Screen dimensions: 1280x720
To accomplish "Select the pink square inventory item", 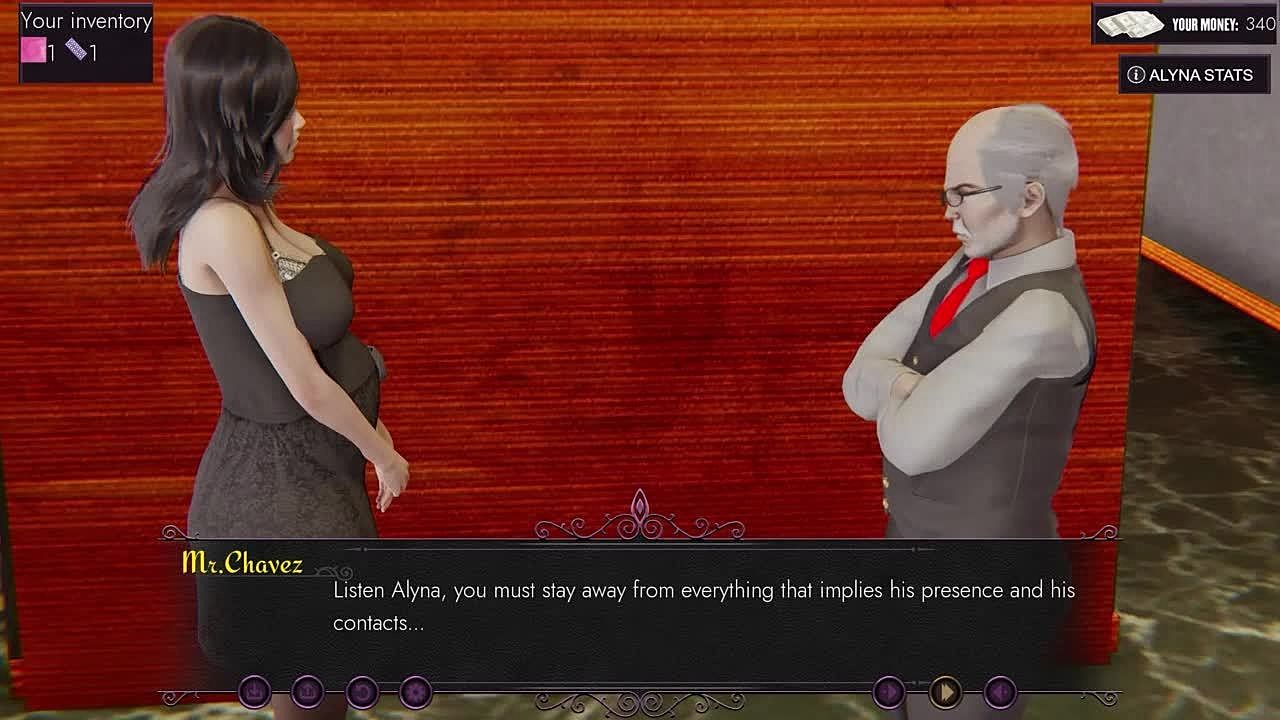I will coord(34,50).
